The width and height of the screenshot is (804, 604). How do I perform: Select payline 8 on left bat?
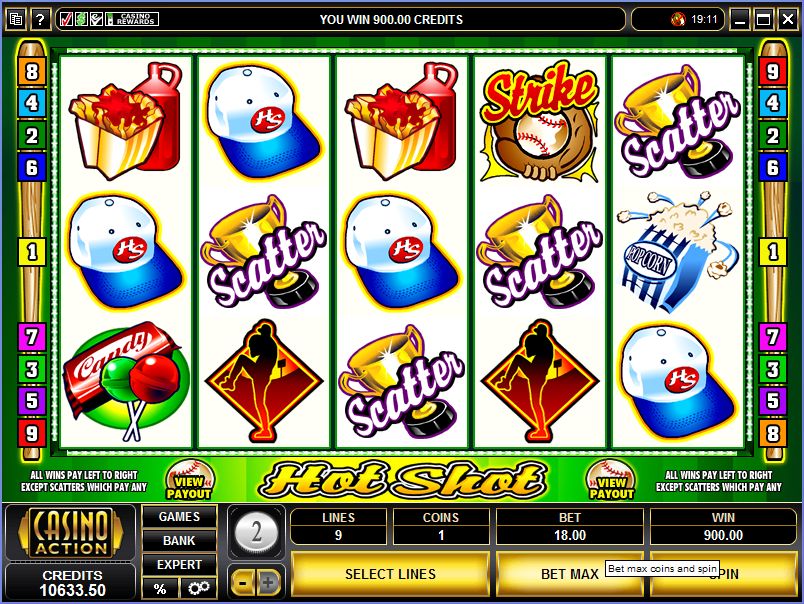click(x=31, y=72)
